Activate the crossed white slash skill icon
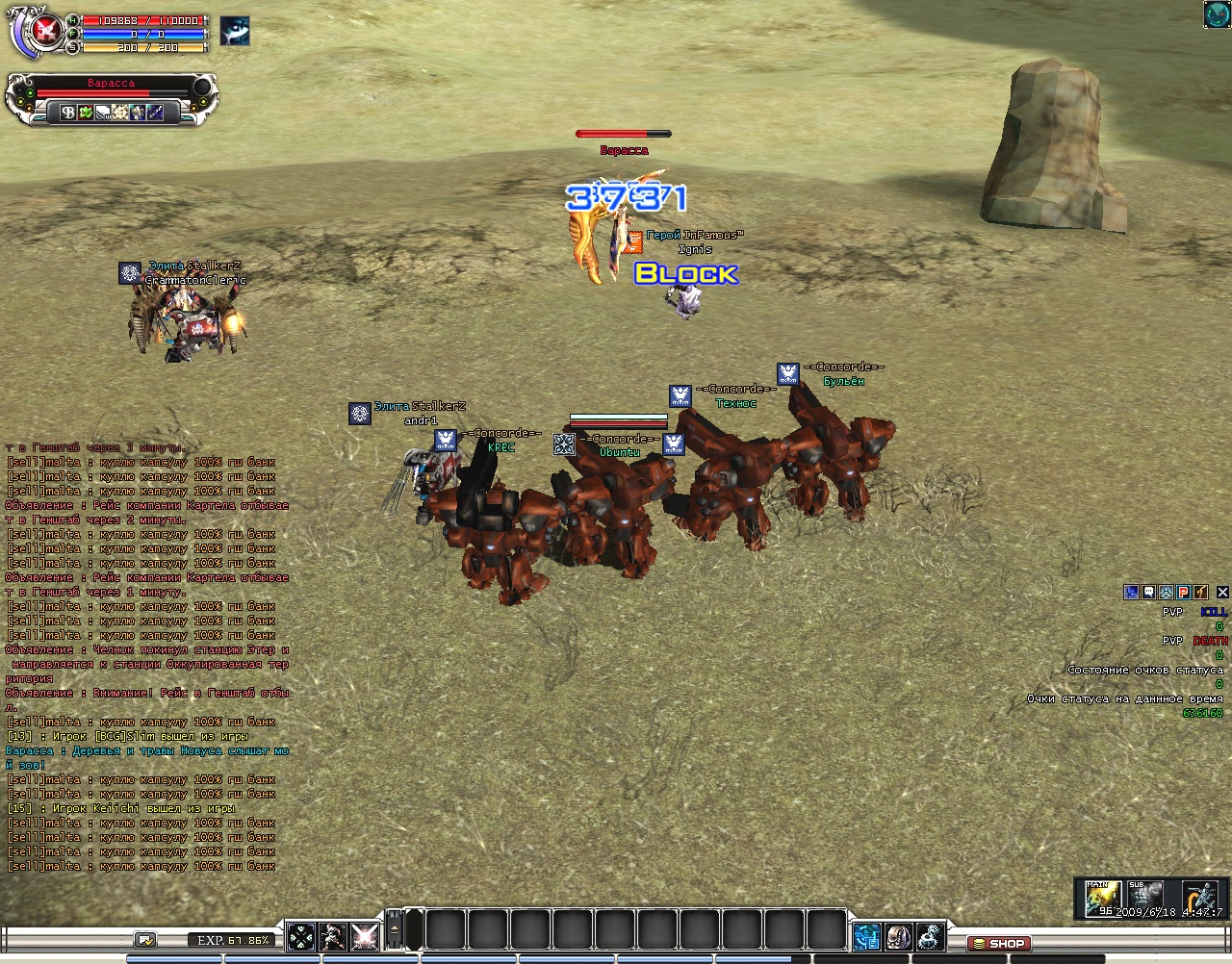This screenshot has height=964, width=1232. (365, 935)
